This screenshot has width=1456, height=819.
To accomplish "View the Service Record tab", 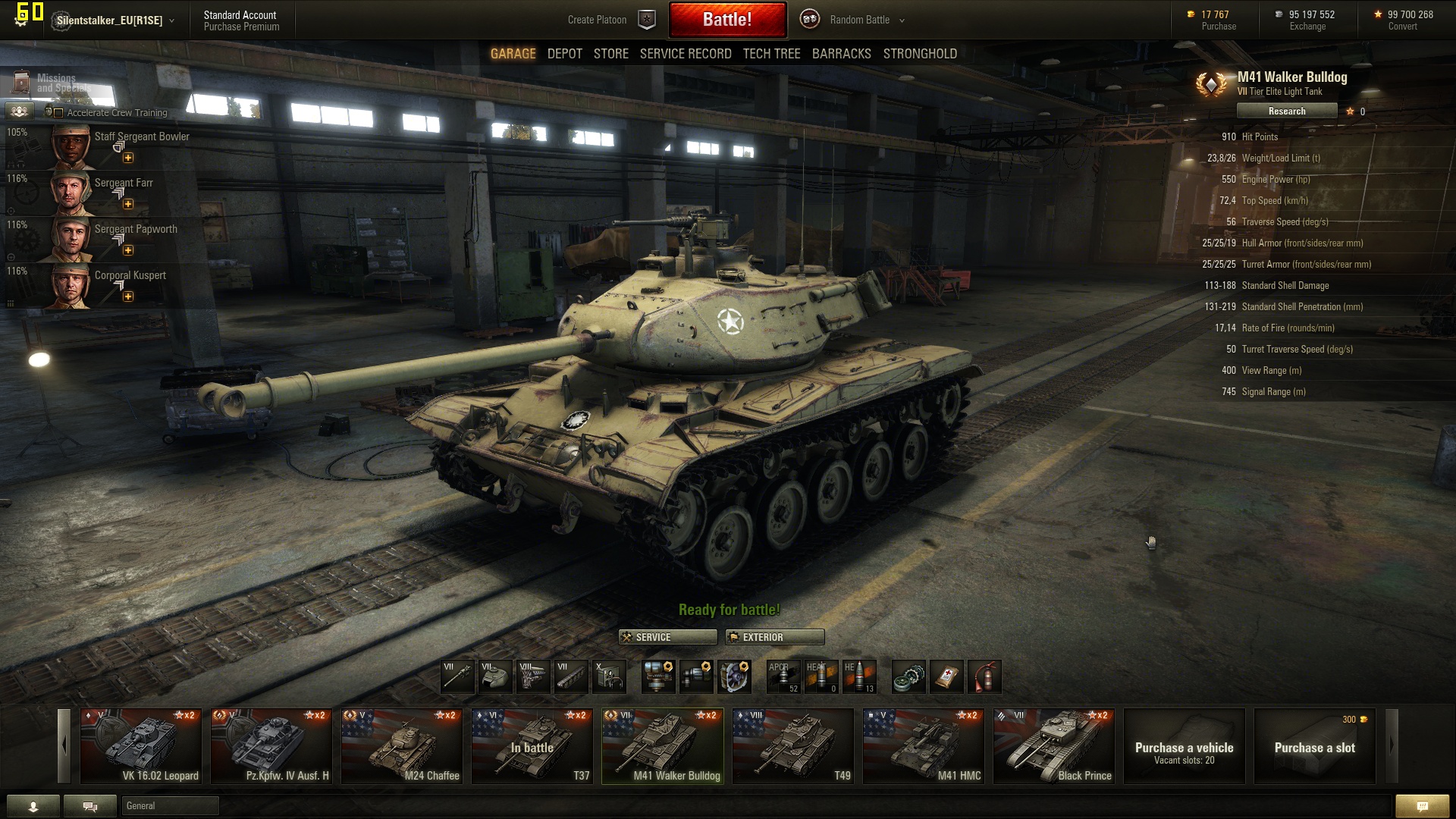I will (685, 54).
